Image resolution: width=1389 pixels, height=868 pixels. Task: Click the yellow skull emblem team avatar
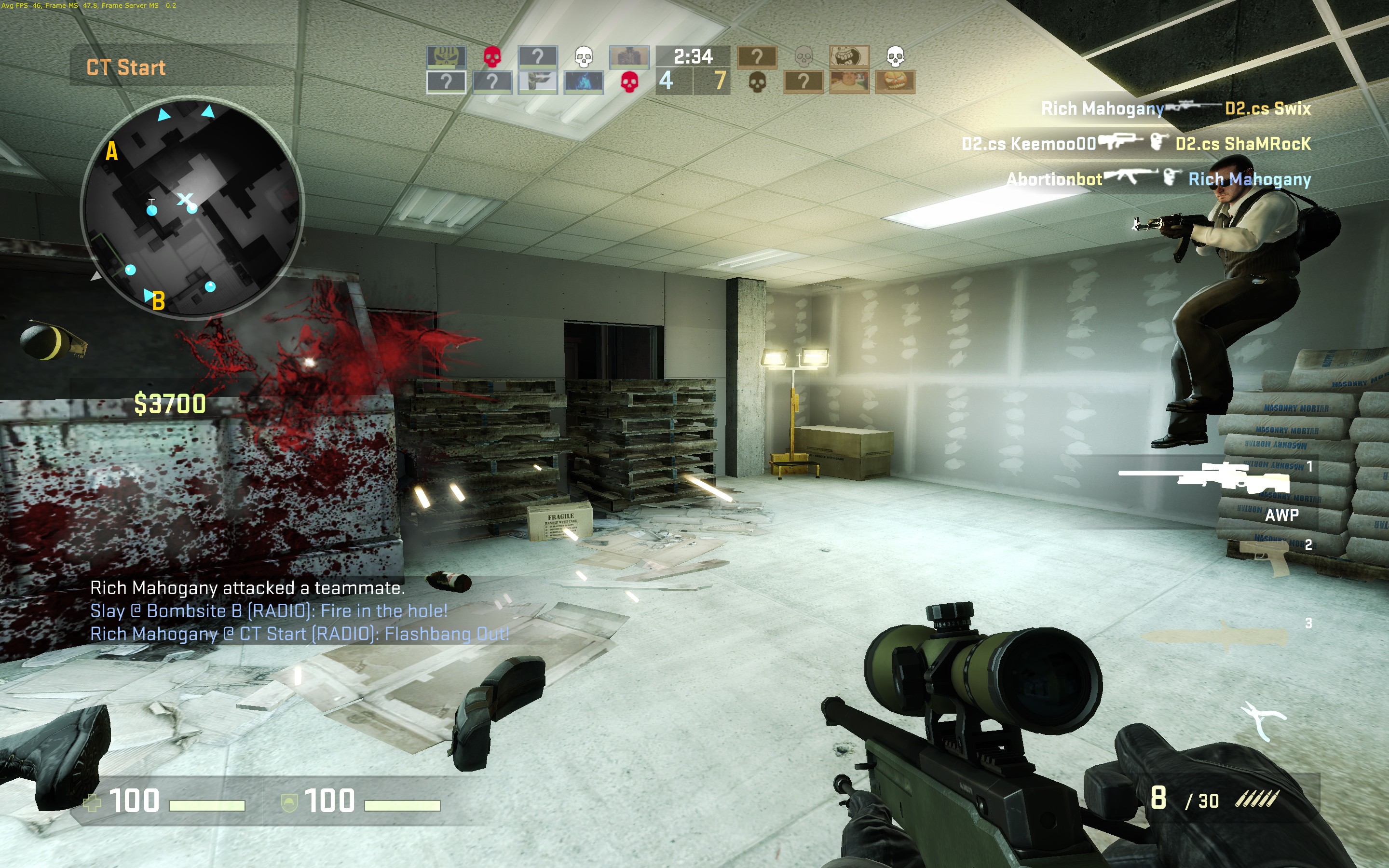click(446, 57)
